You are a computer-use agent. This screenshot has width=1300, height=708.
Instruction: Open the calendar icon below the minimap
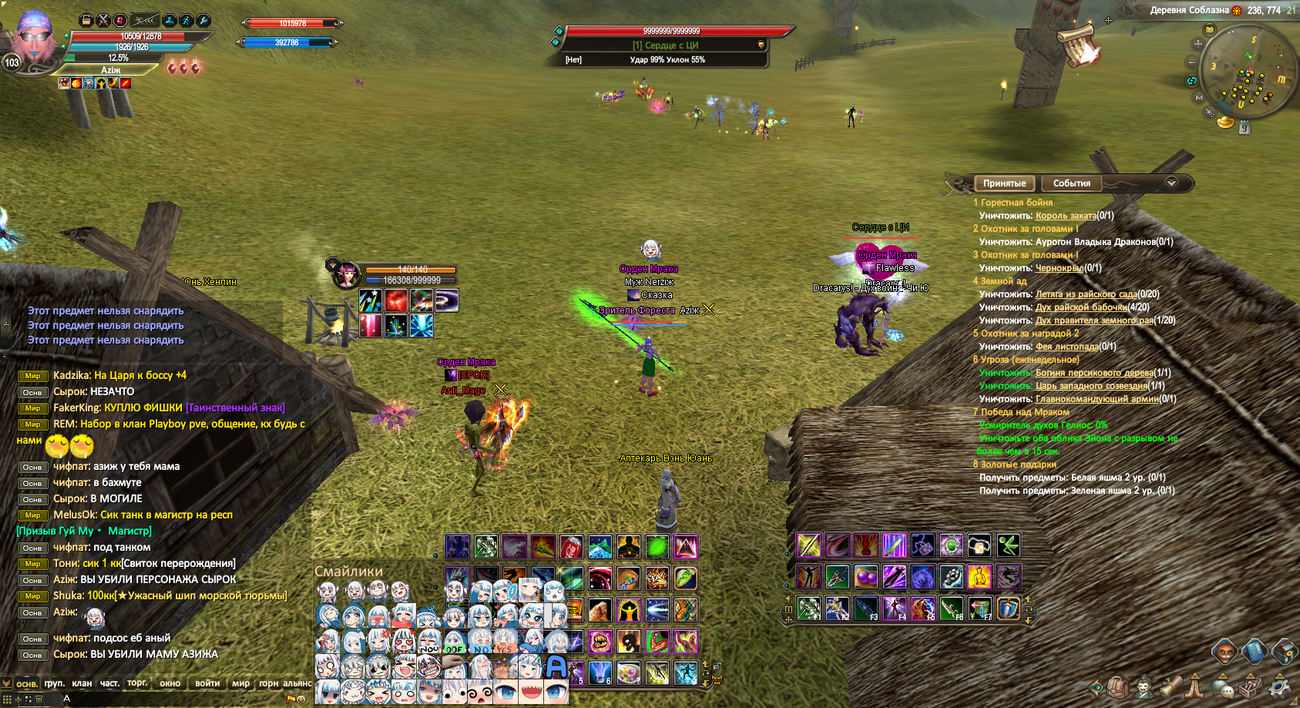(x=1244, y=127)
